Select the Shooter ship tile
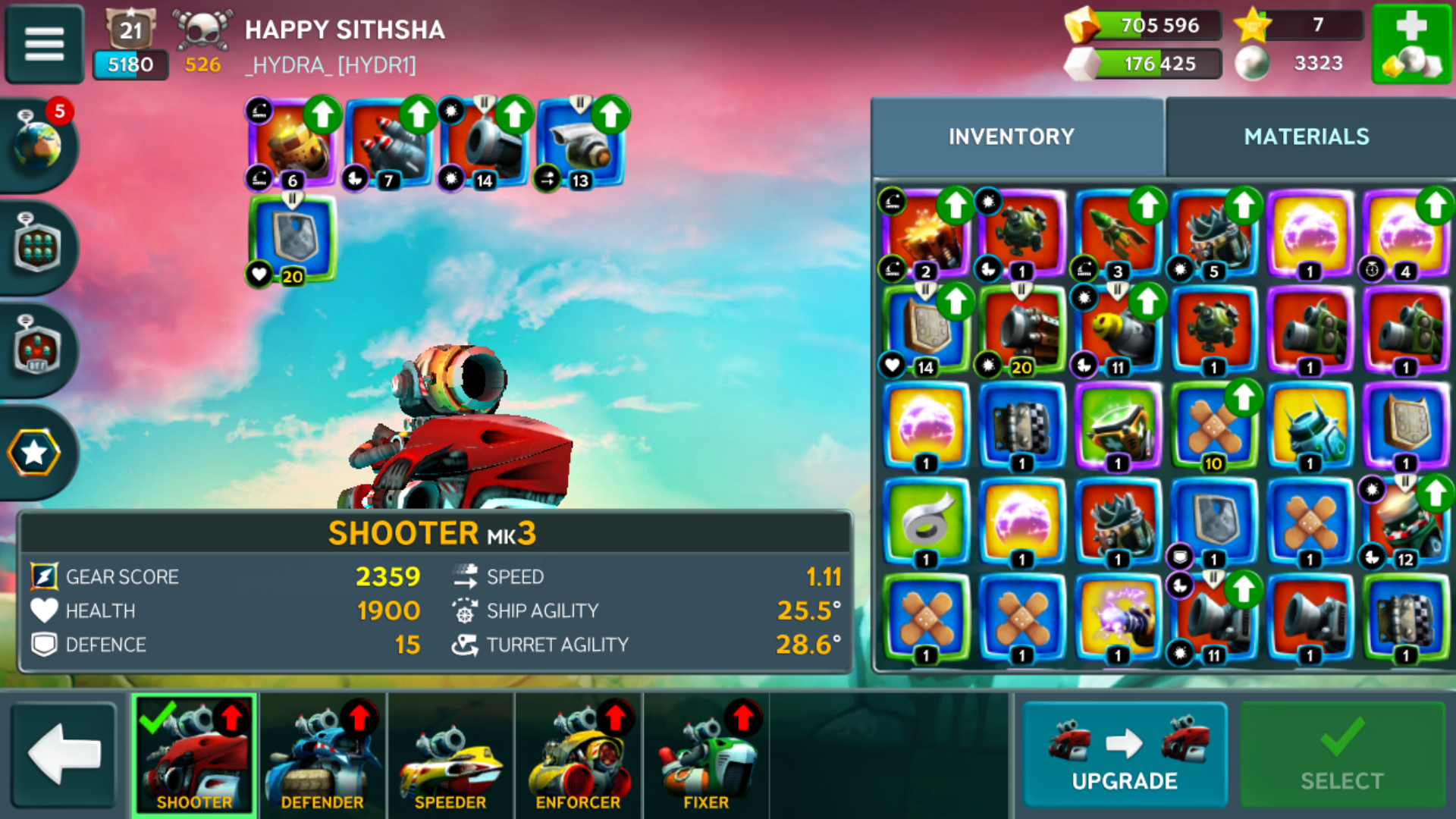This screenshot has width=1456, height=819. pyautogui.click(x=194, y=756)
